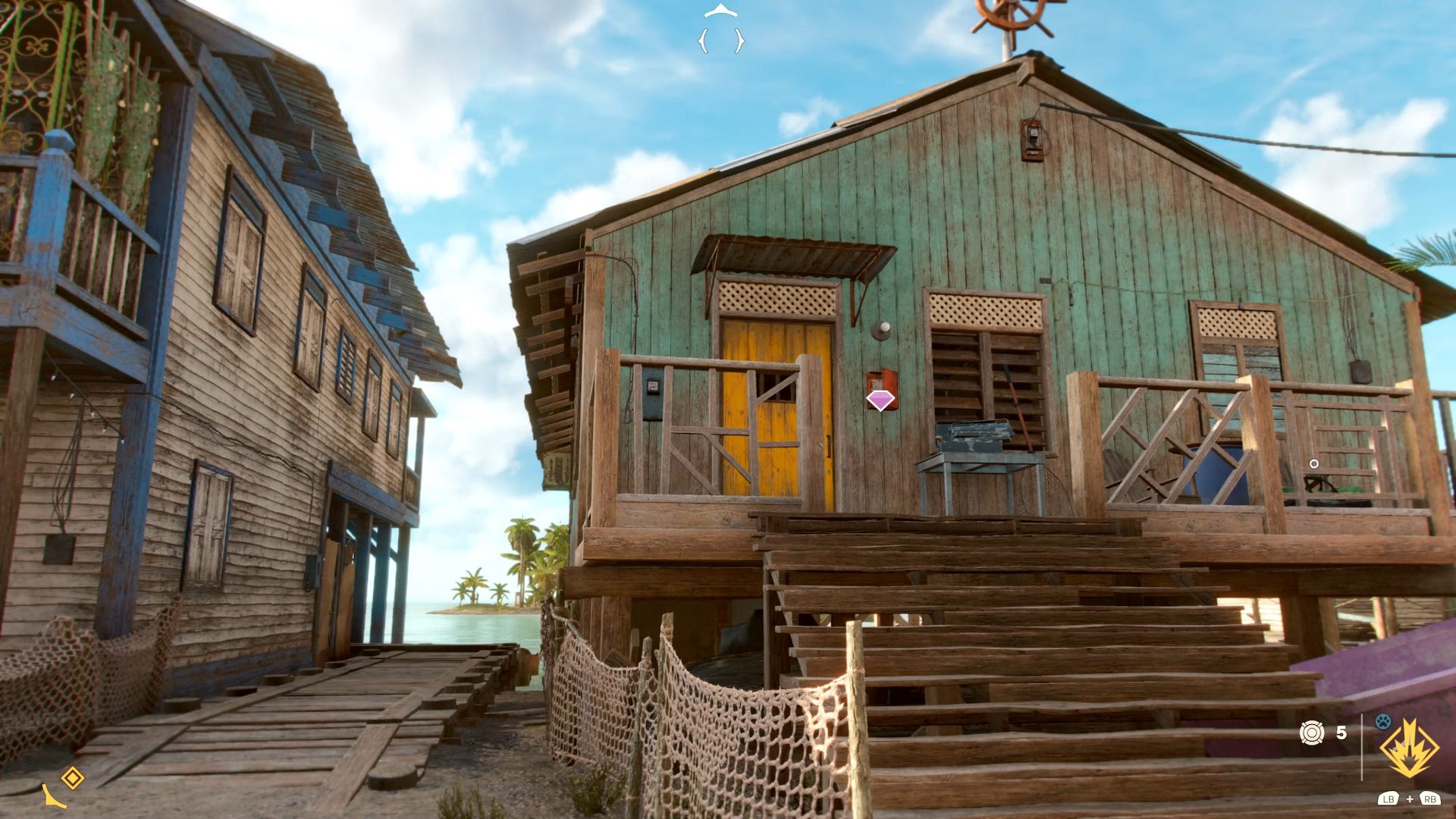Click the right bracket of the HUD reticle
Viewport: 1456px width, 819px height.
coord(739,40)
